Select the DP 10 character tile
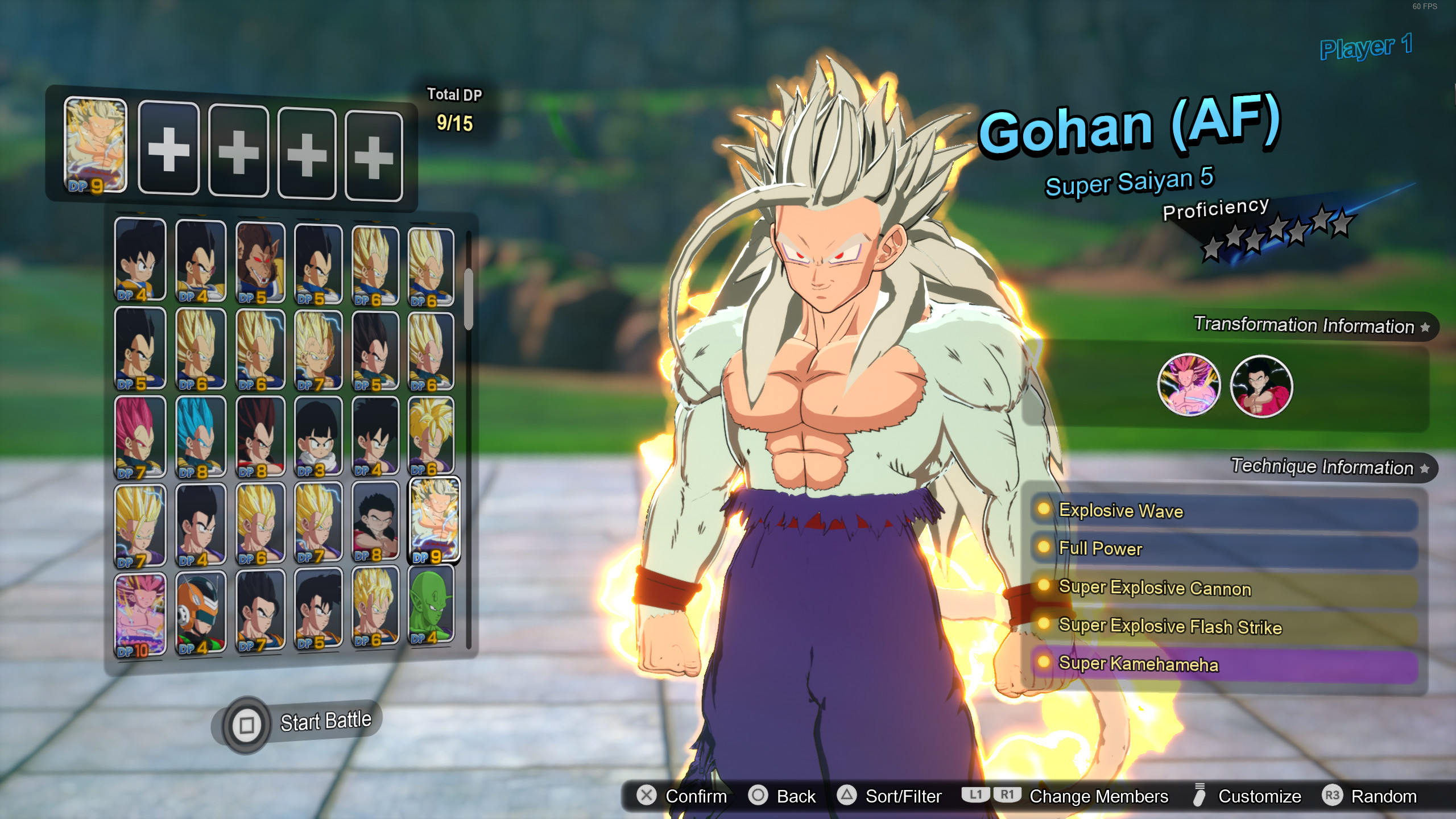 (140, 614)
